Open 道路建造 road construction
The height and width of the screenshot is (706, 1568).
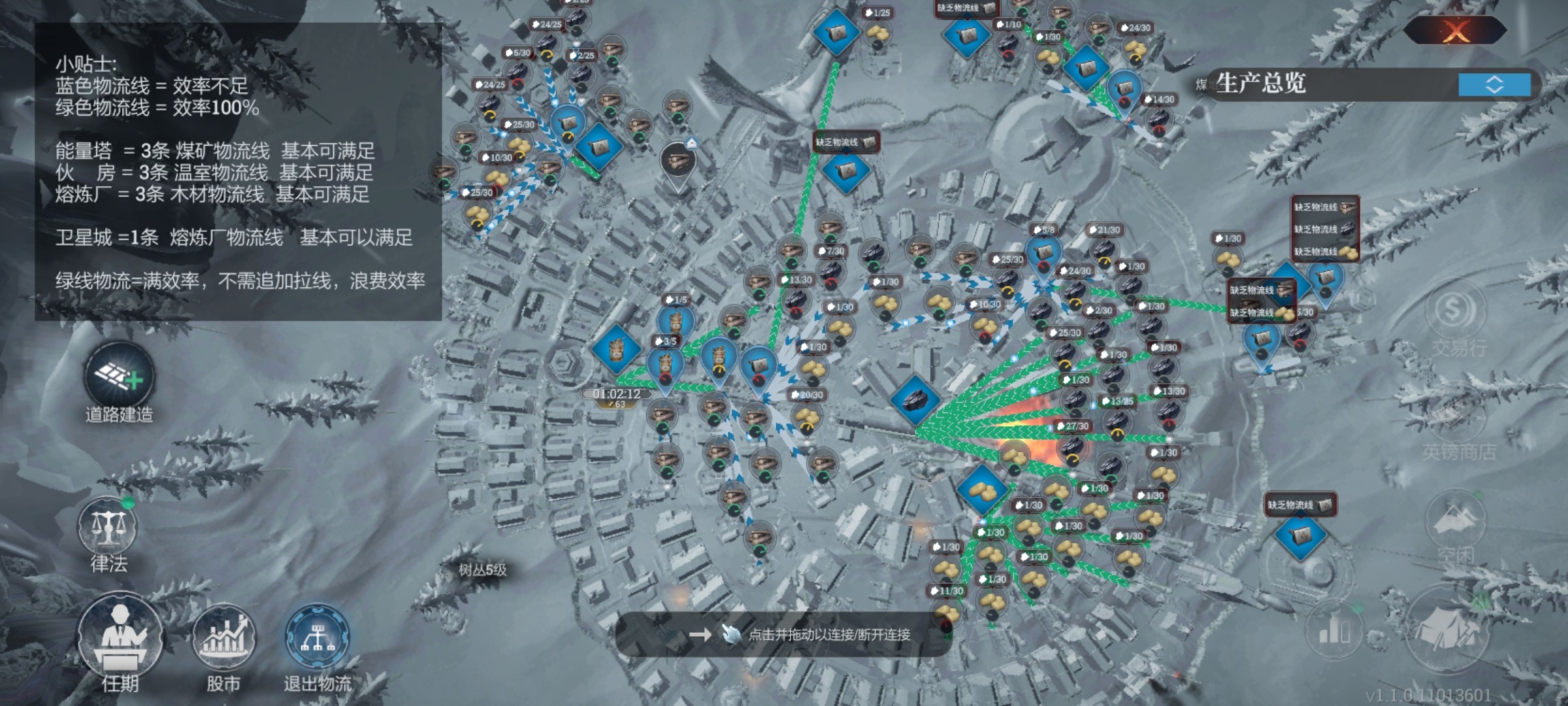pos(120,378)
